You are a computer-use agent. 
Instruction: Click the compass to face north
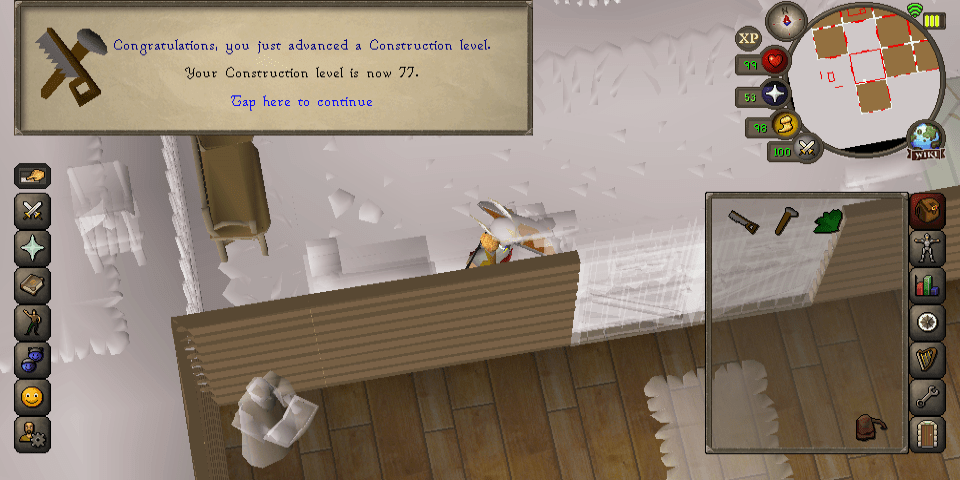(x=786, y=21)
